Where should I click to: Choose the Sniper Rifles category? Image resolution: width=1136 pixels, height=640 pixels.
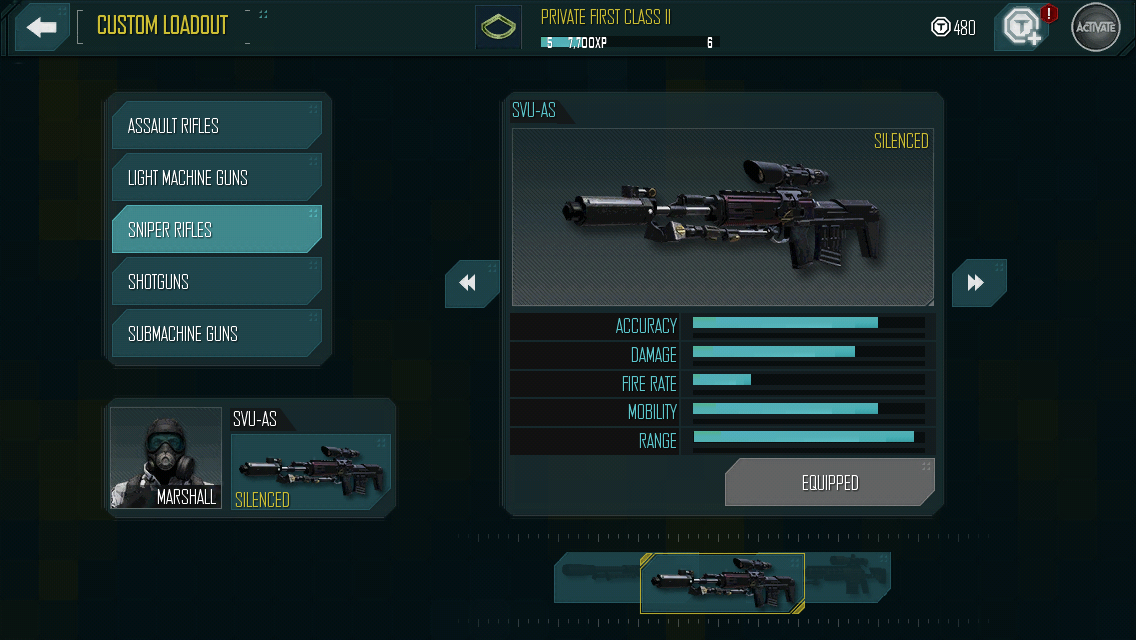(x=216, y=230)
